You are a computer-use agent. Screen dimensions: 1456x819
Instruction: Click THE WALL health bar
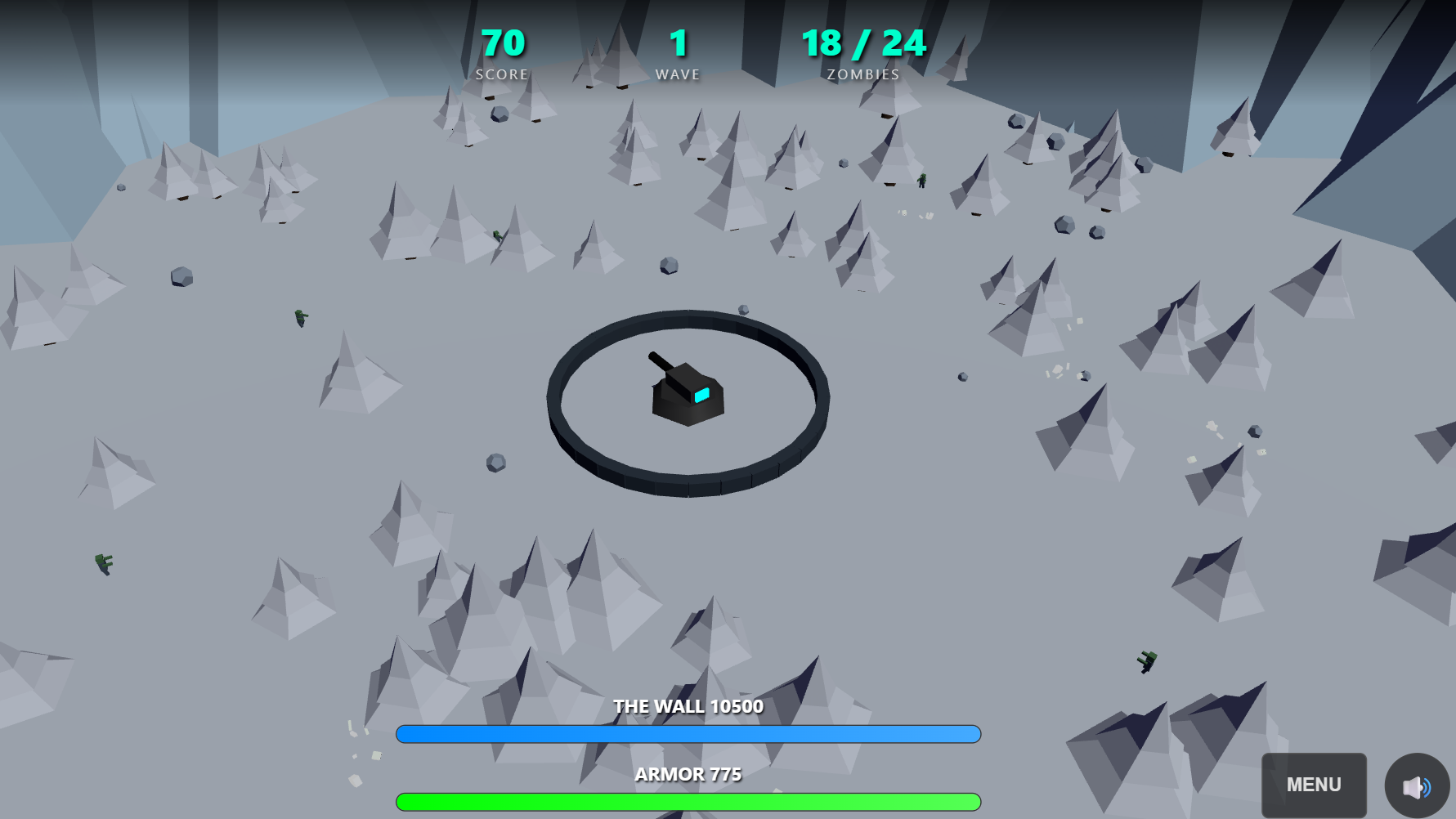[687, 734]
